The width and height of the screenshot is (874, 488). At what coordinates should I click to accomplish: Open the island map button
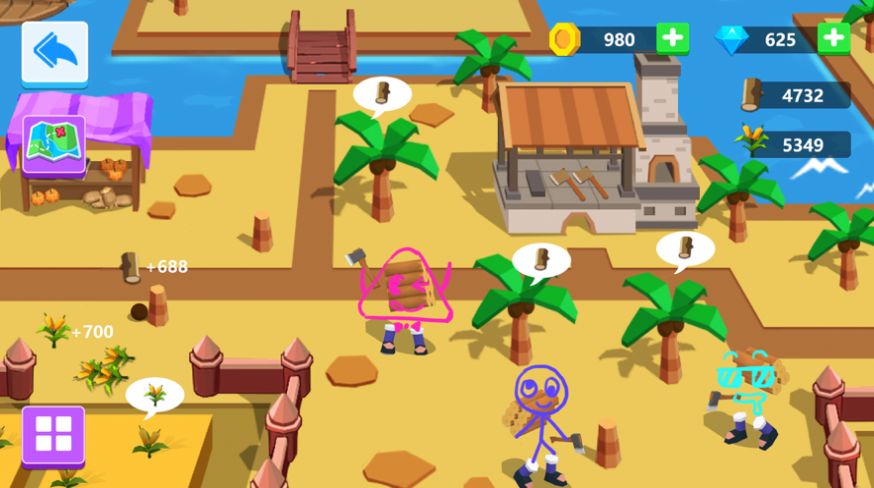[53, 145]
